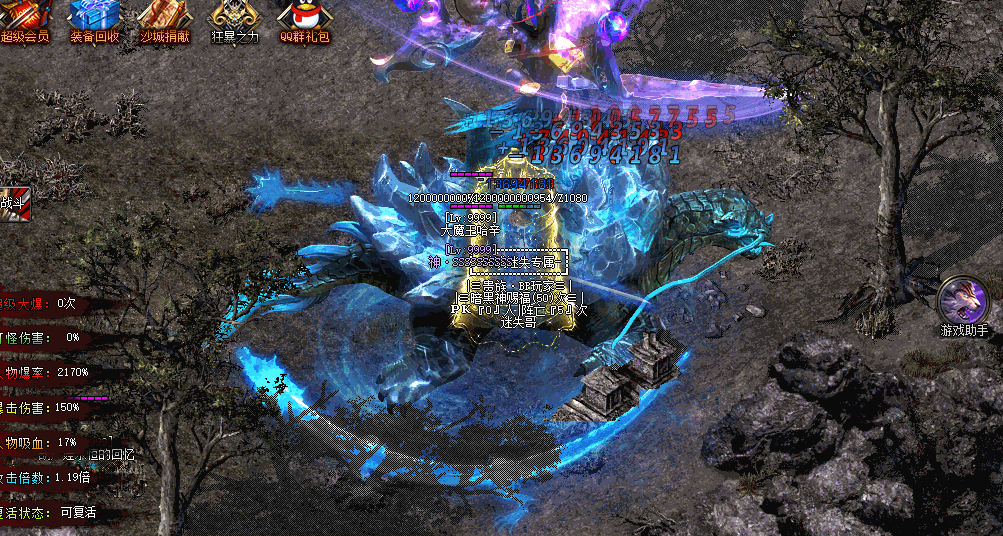Open the 装备回收 equipment recycle gift box
1003x536 pixels.
tap(95, 18)
